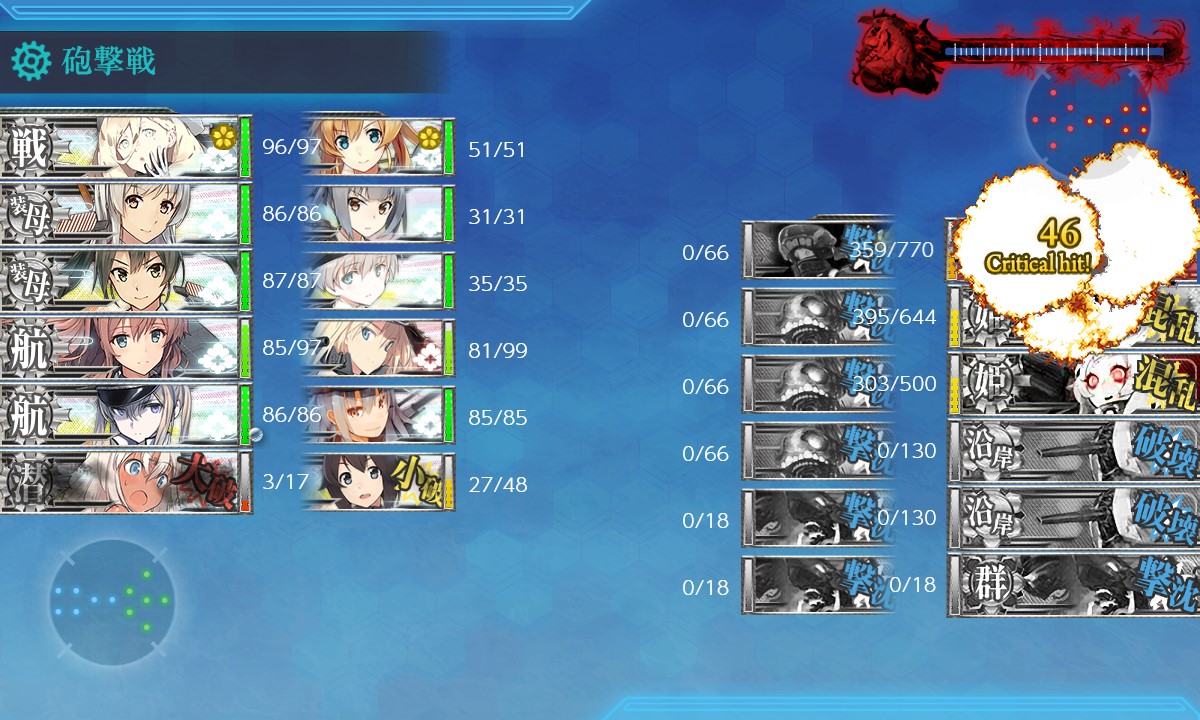Choose the carrier card with 85/97 HP
Screen dimensions: 1200x720
[x=125, y=348]
